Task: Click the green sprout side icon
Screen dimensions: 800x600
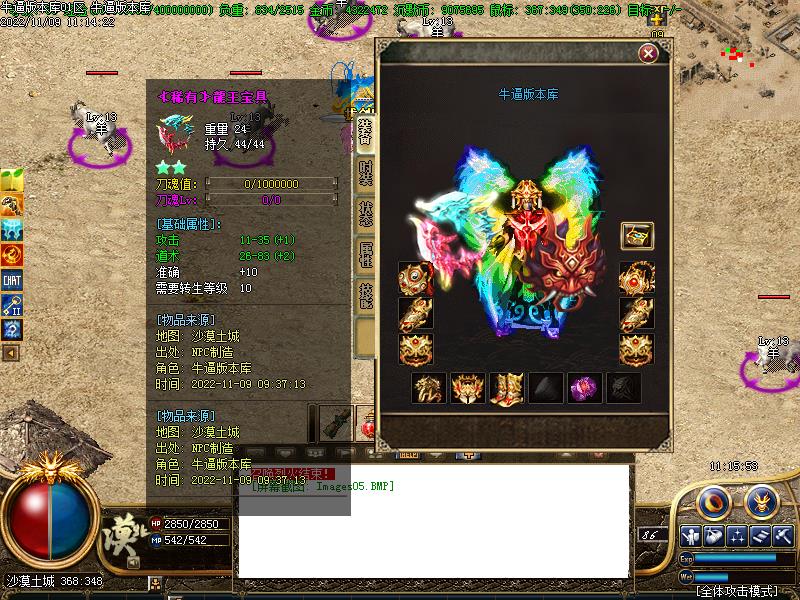Action: coord(12,182)
